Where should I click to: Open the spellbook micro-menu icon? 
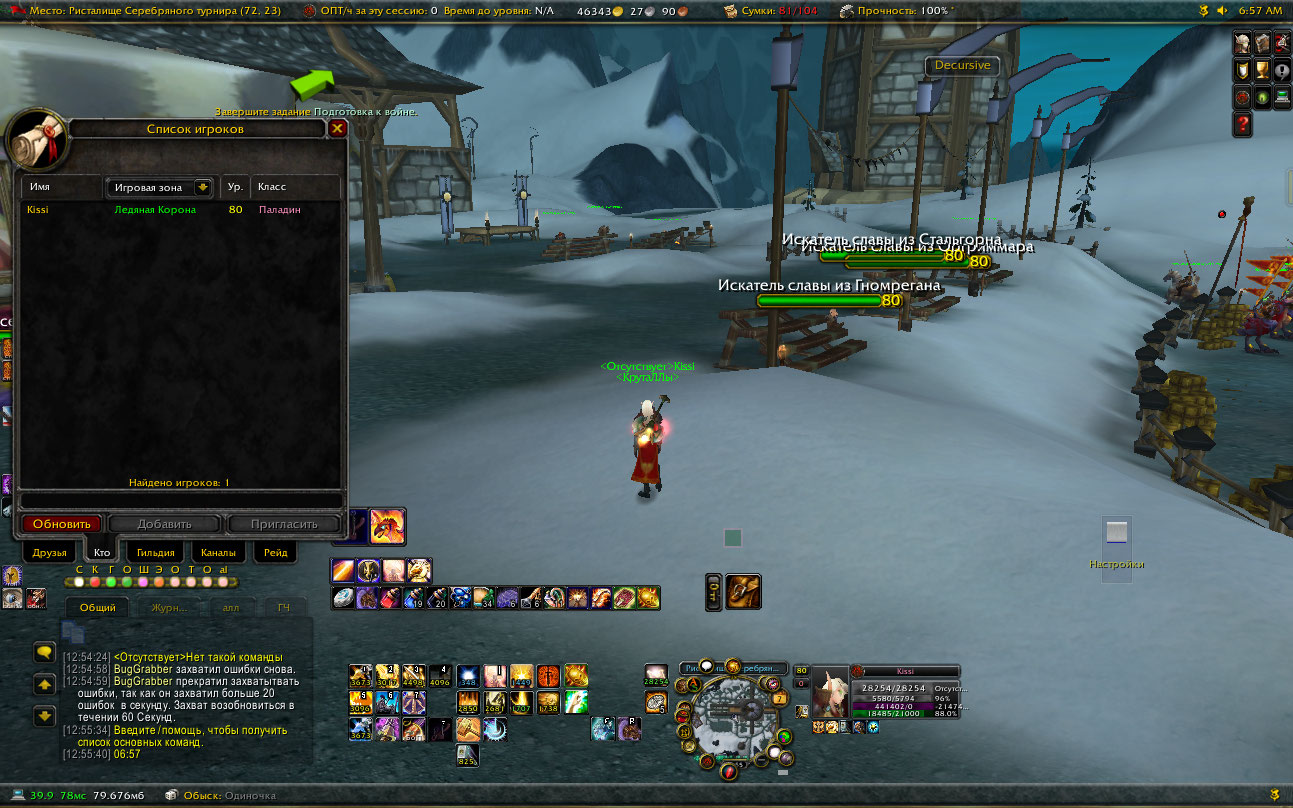[x=1262, y=43]
